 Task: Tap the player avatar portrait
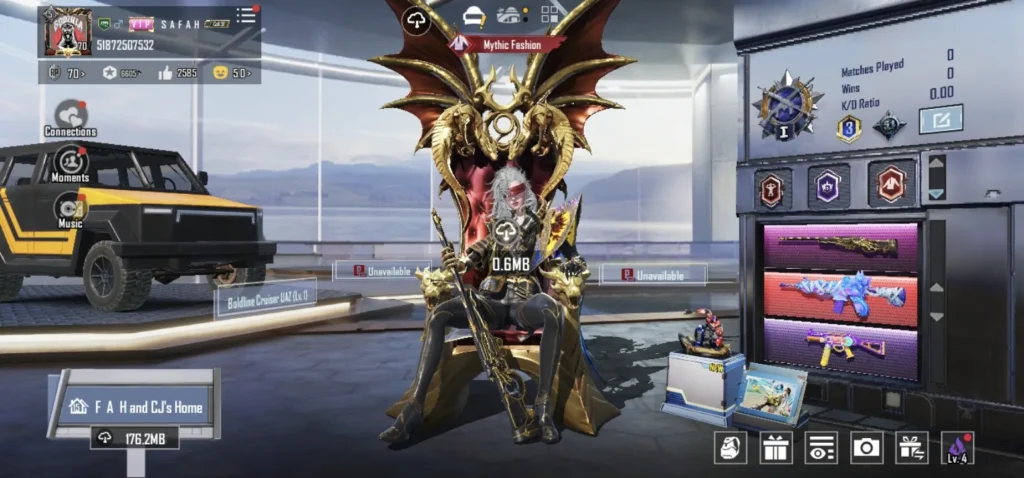(68, 32)
